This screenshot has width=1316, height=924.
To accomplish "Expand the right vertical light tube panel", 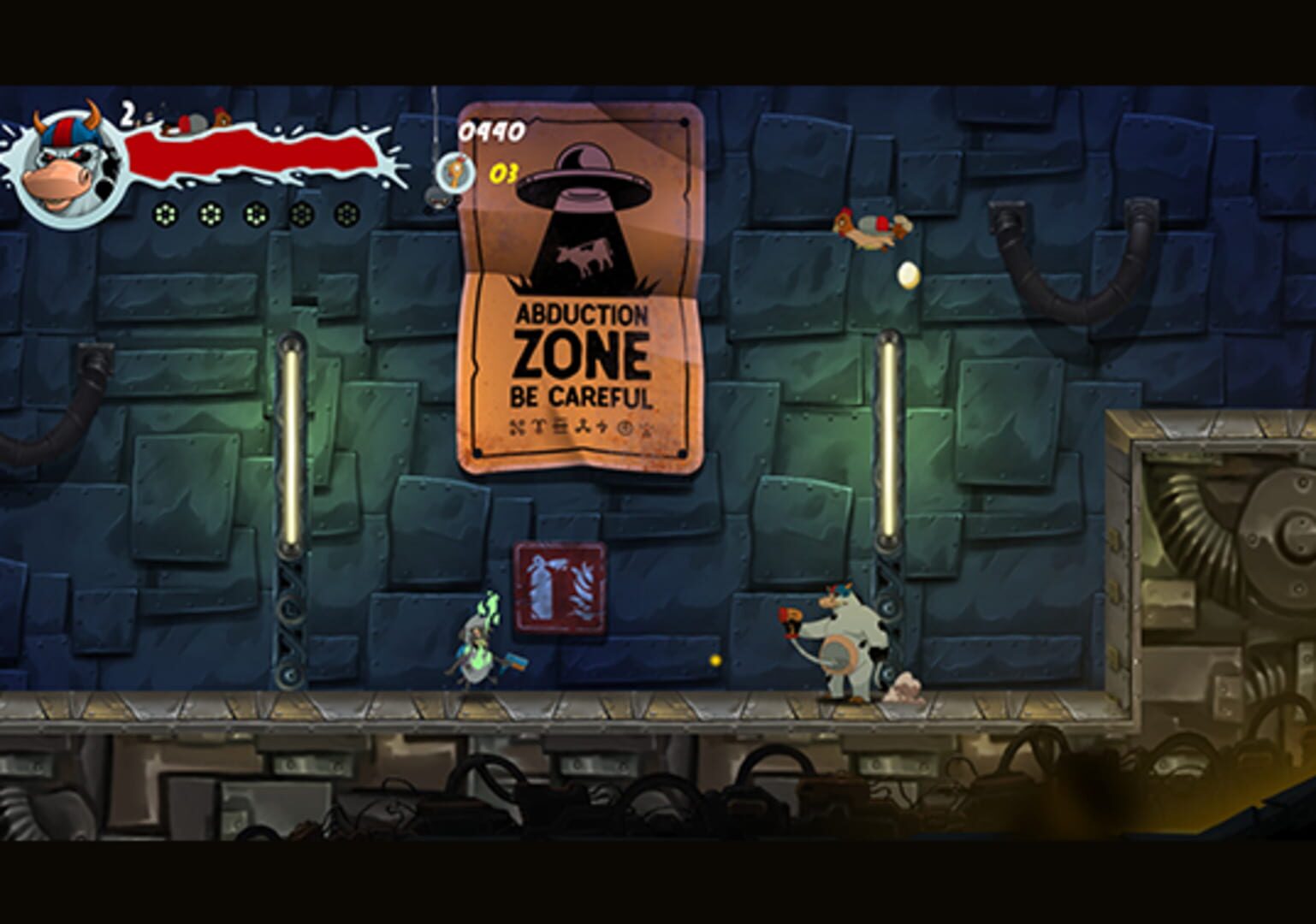I will pos(890,436).
